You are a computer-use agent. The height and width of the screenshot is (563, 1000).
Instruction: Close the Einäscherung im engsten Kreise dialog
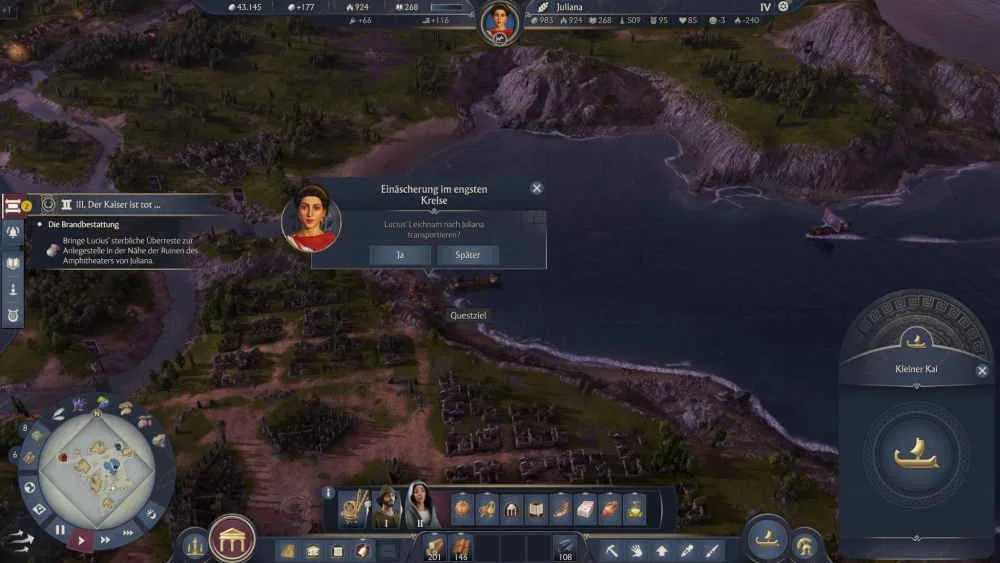tap(537, 188)
